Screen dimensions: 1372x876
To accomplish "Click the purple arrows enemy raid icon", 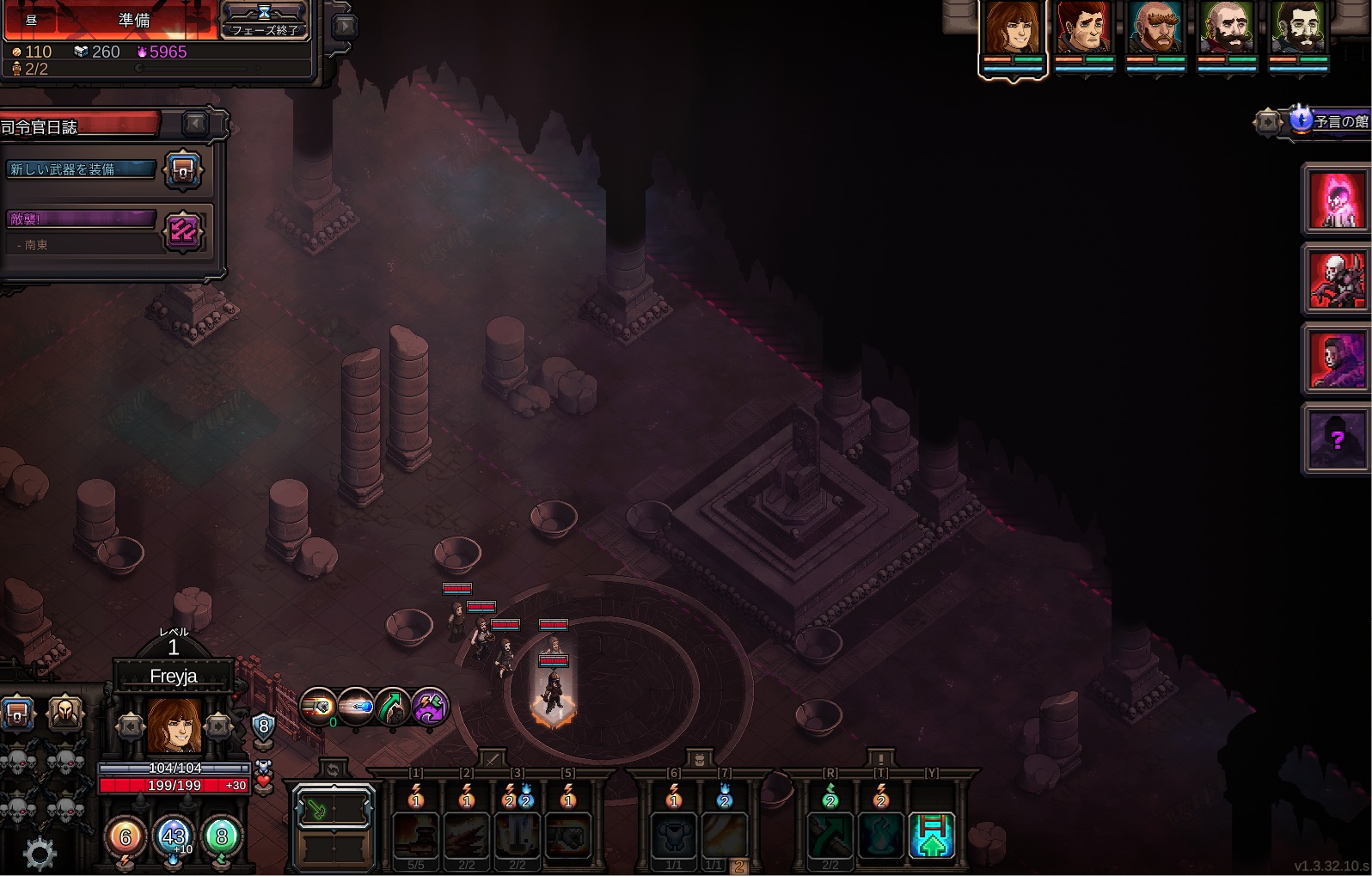I will click(x=183, y=230).
